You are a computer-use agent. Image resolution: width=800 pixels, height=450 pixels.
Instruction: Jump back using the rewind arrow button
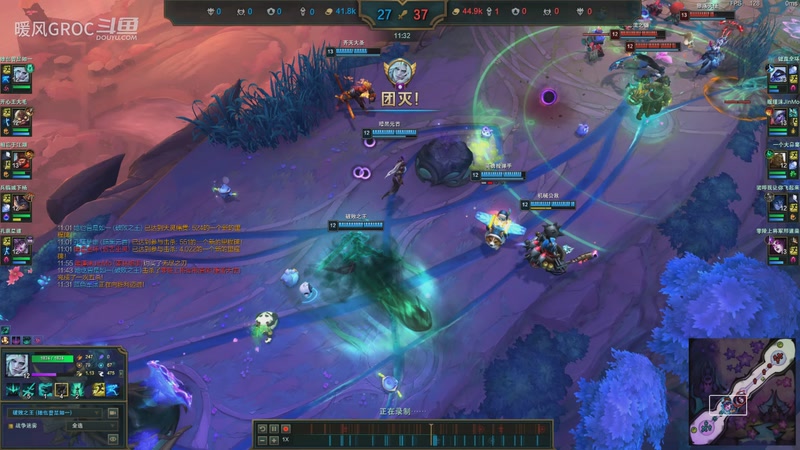(262, 429)
